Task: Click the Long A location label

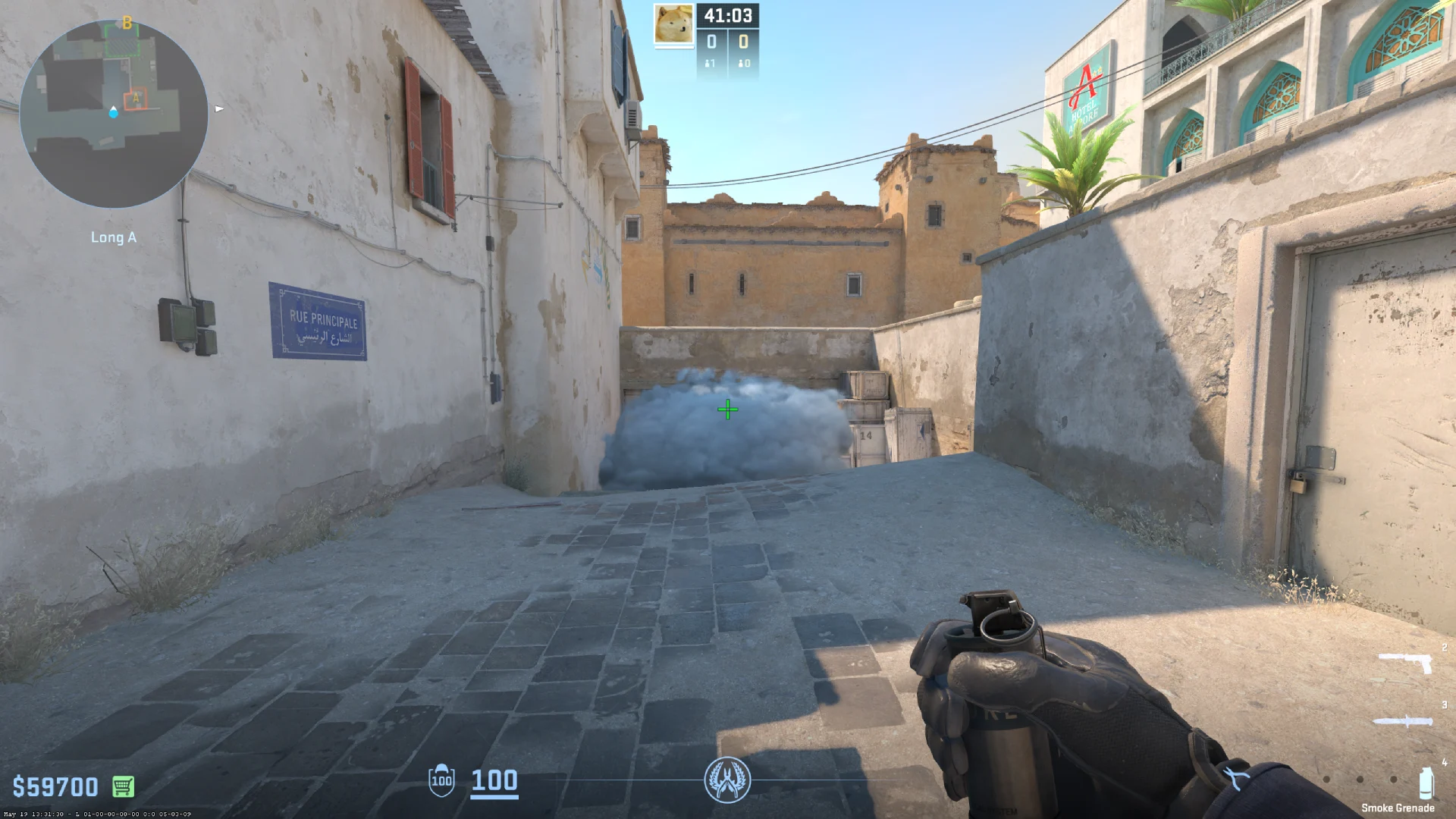Action: click(113, 237)
